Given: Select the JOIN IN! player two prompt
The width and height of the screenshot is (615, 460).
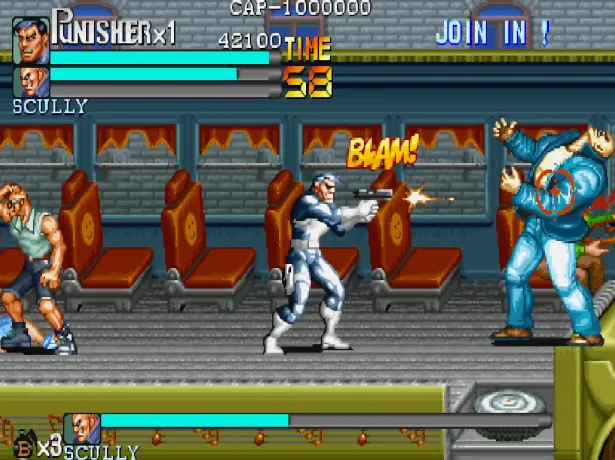Looking at the screenshot, I should (492, 33).
